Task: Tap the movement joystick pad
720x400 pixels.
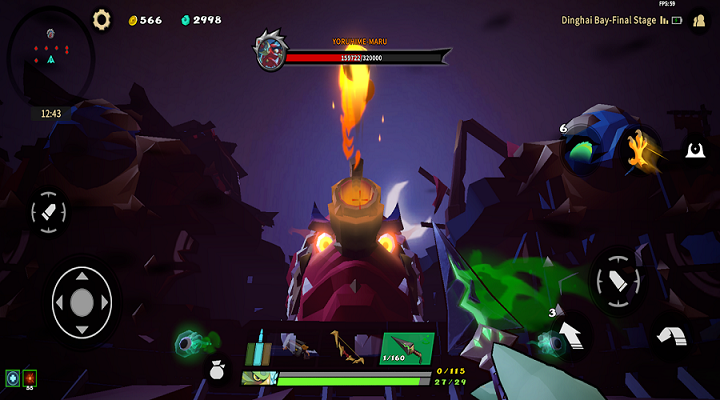Action: 82,301
